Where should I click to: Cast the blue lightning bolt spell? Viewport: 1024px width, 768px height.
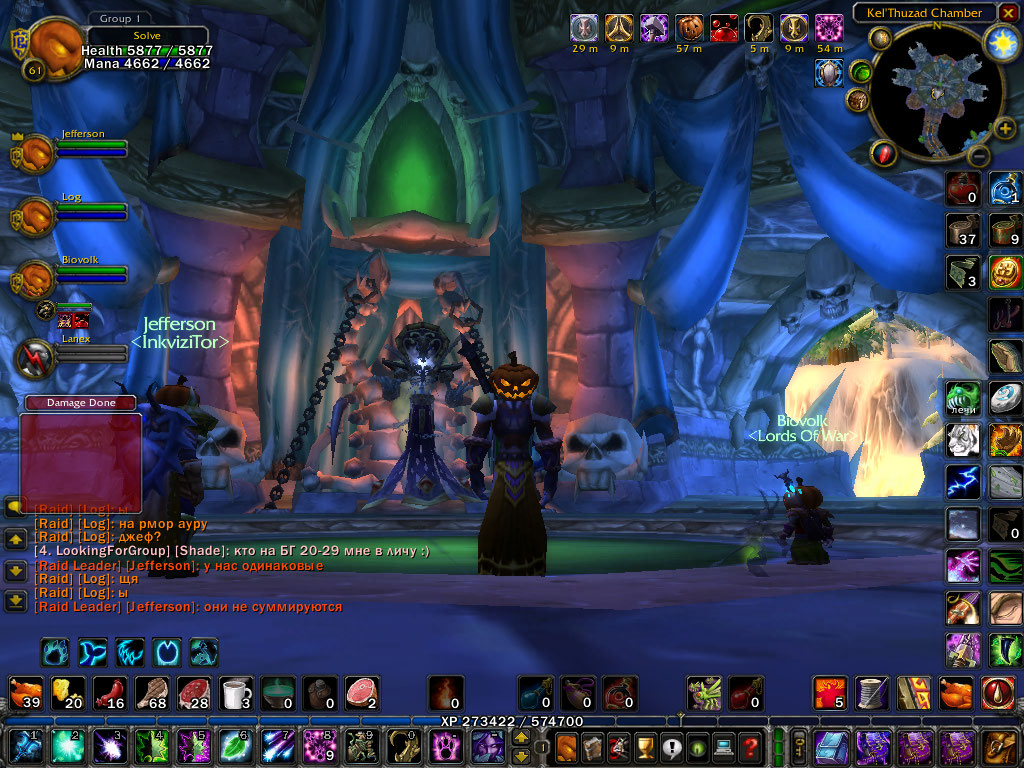[x=963, y=480]
